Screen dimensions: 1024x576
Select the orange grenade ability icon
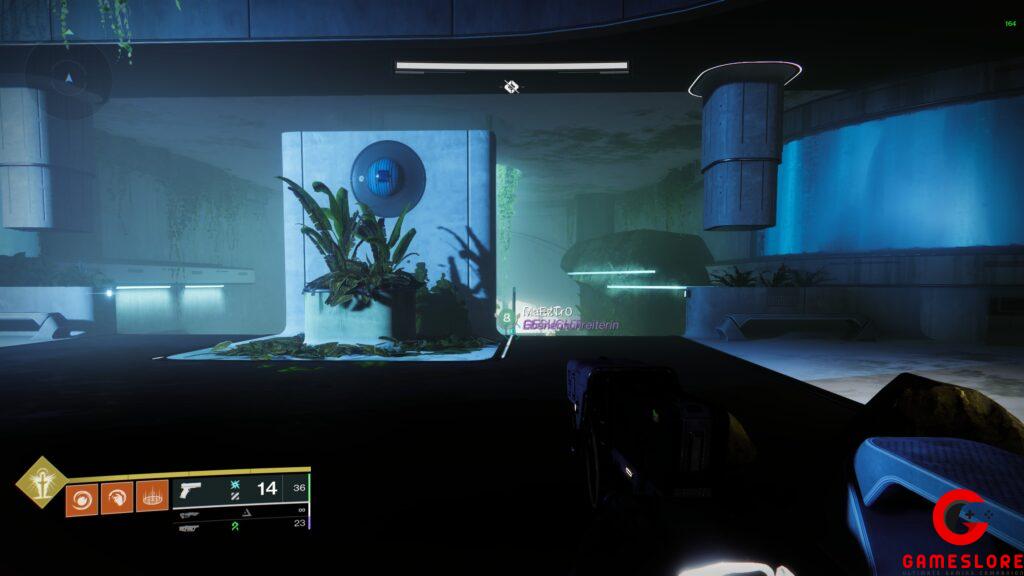pos(82,497)
